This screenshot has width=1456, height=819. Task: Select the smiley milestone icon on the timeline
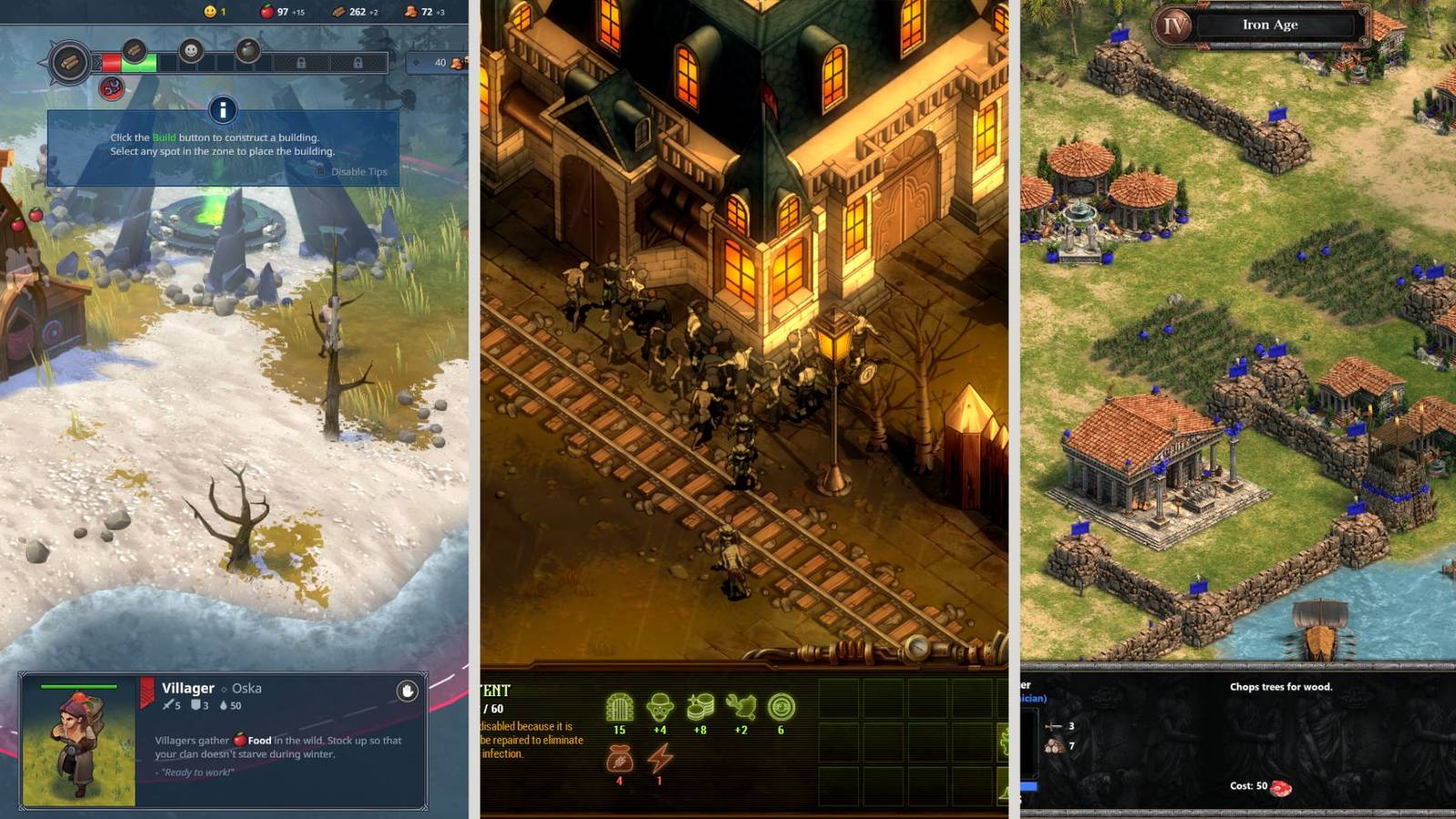(x=190, y=50)
